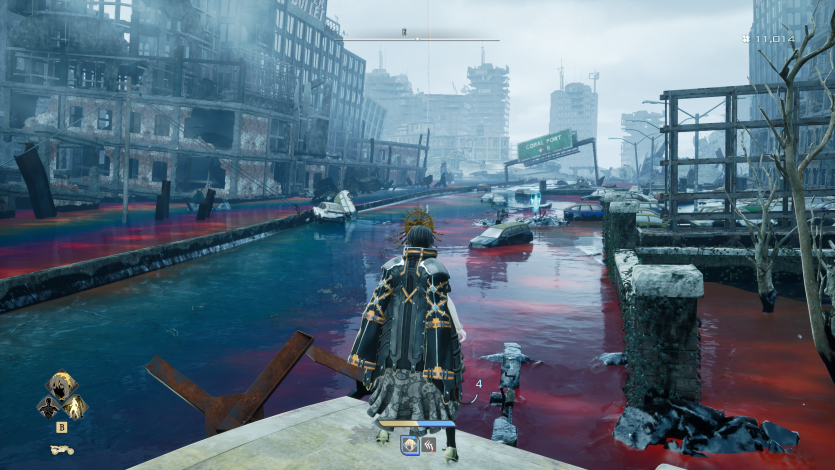
Task: Click the compass marker icon at top
Action: tap(405, 32)
